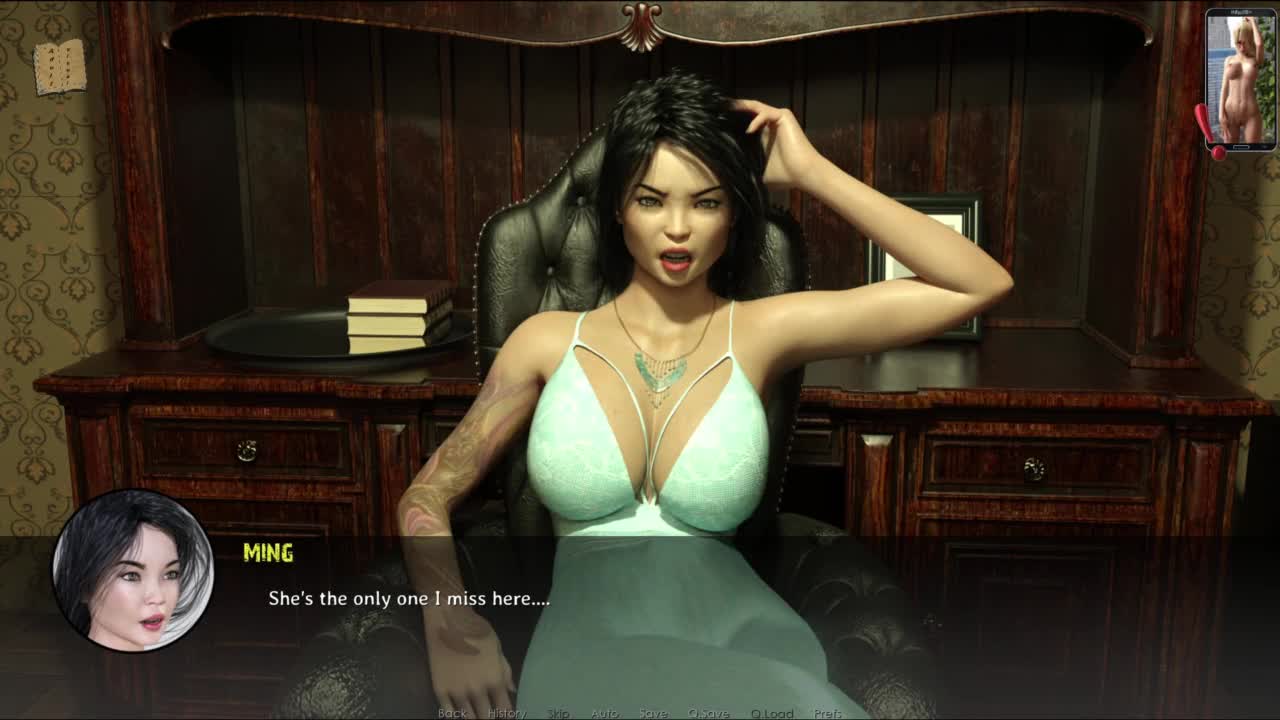
Task: Open the smartphone with the red alert
Action: click(x=1240, y=80)
